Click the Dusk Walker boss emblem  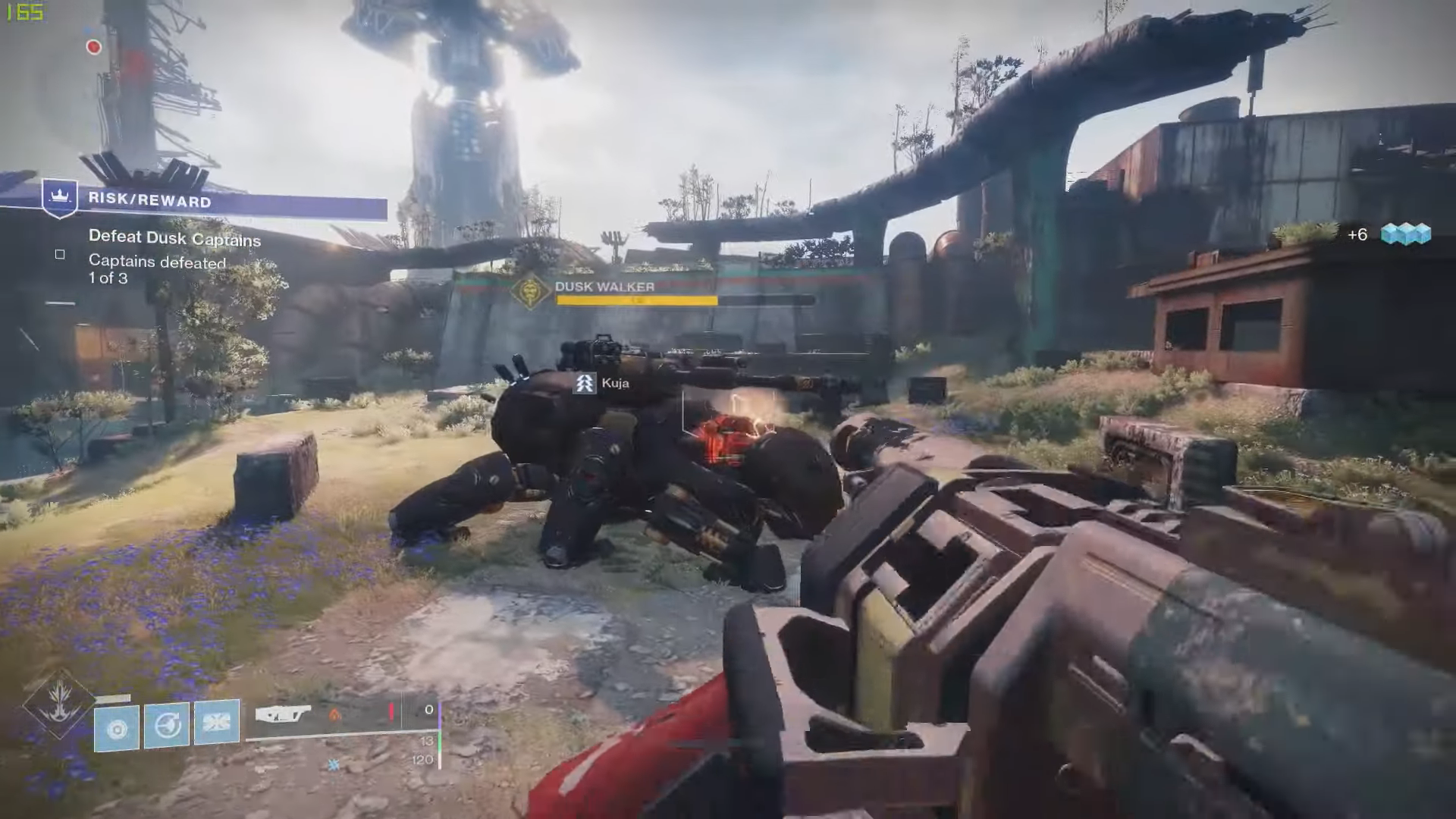pyautogui.click(x=530, y=292)
